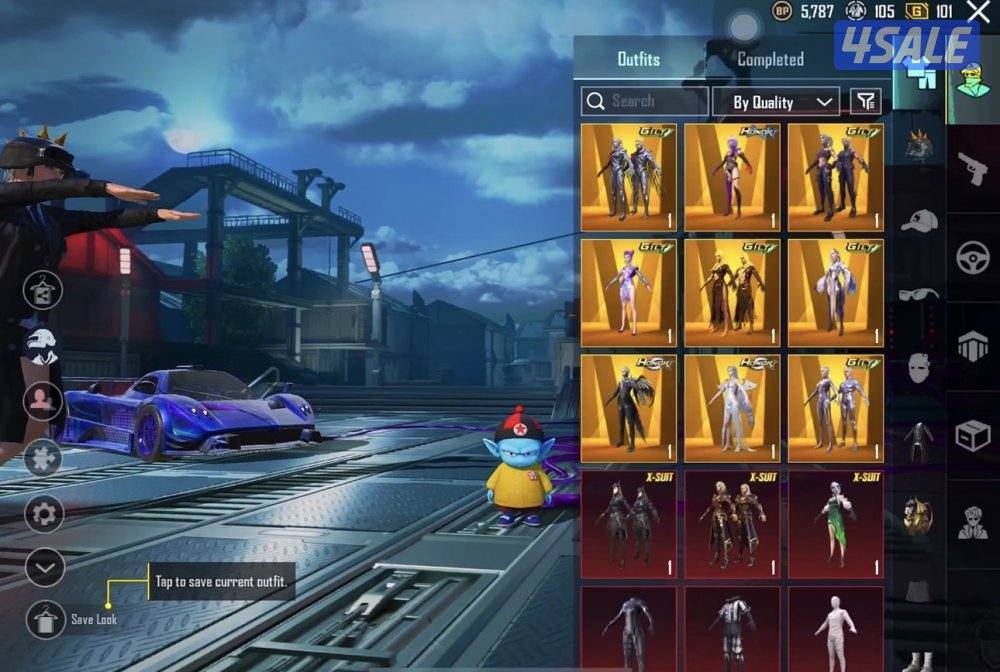Select the share outfit hanger icon
1000x672 pixels.
tap(43, 291)
